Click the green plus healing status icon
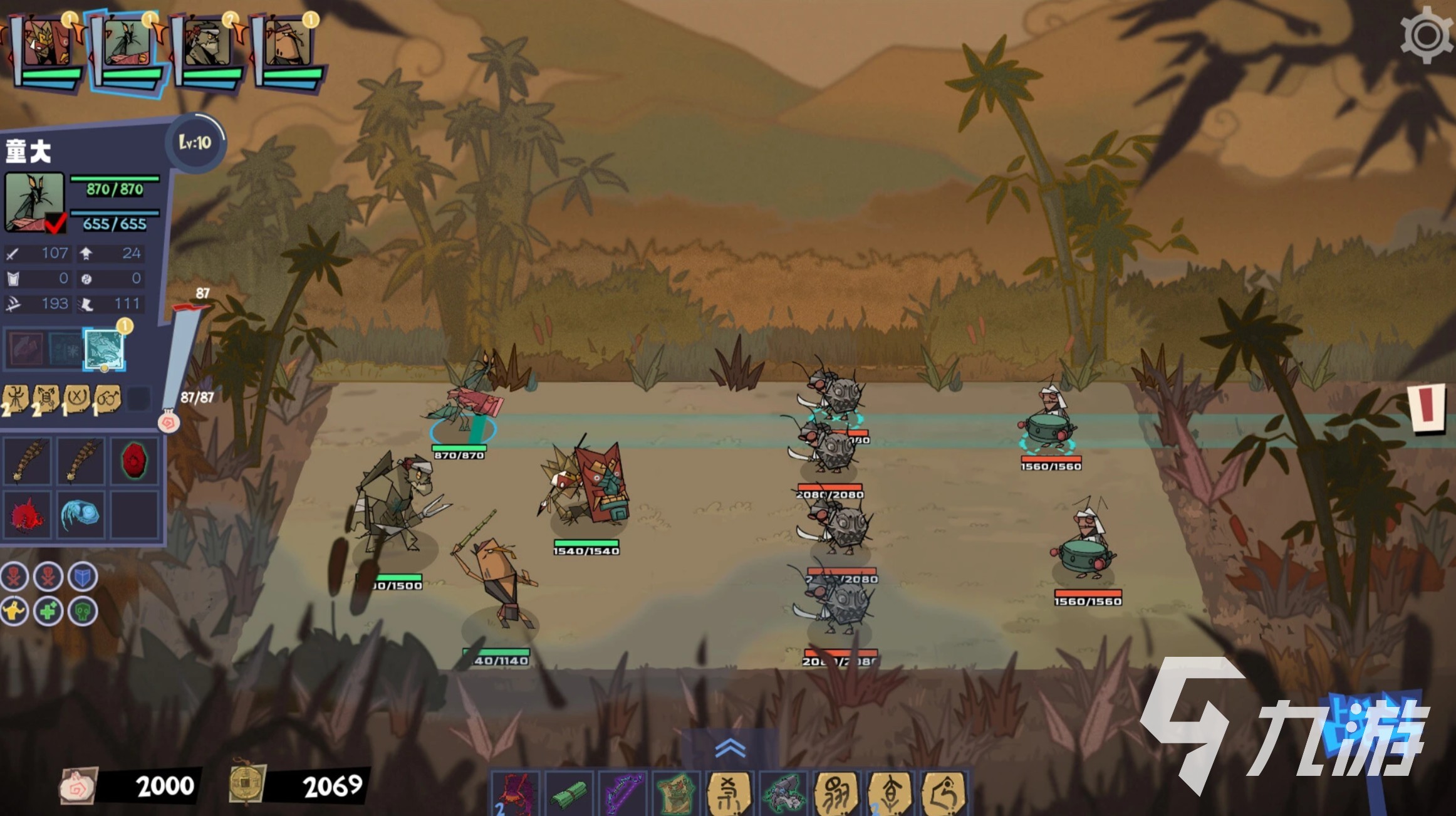The width and height of the screenshot is (1456, 816). 48,610
